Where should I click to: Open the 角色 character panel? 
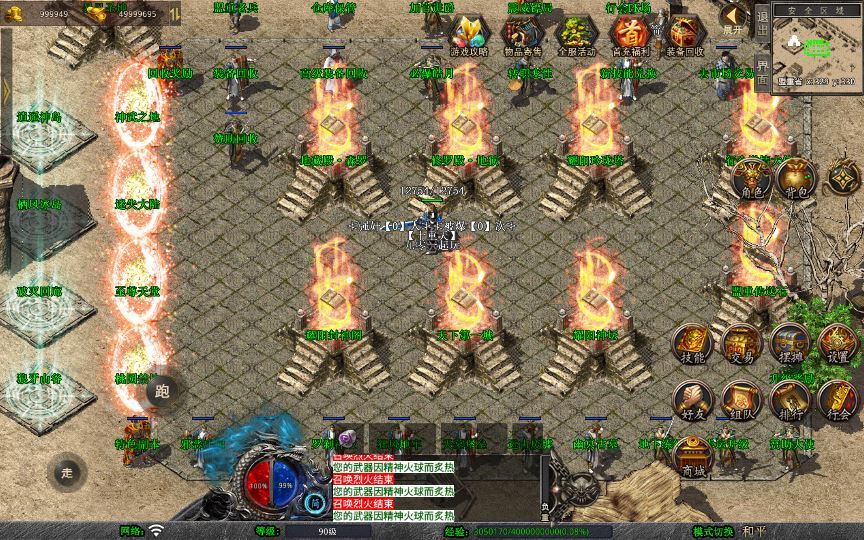[x=751, y=179]
